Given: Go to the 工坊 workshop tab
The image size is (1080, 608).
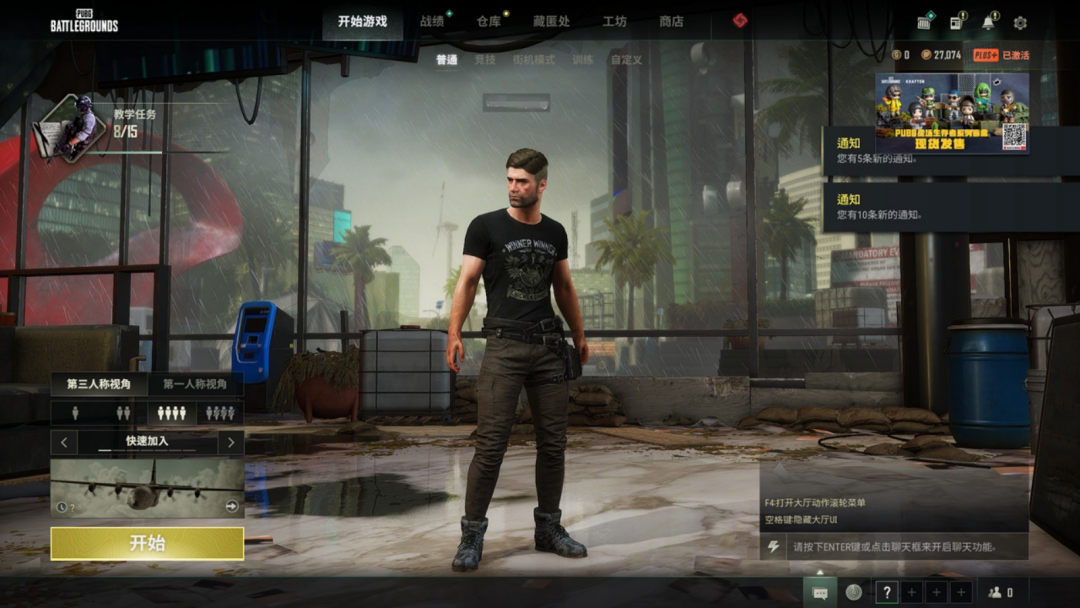Looking at the screenshot, I should click(x=614, y=21).
